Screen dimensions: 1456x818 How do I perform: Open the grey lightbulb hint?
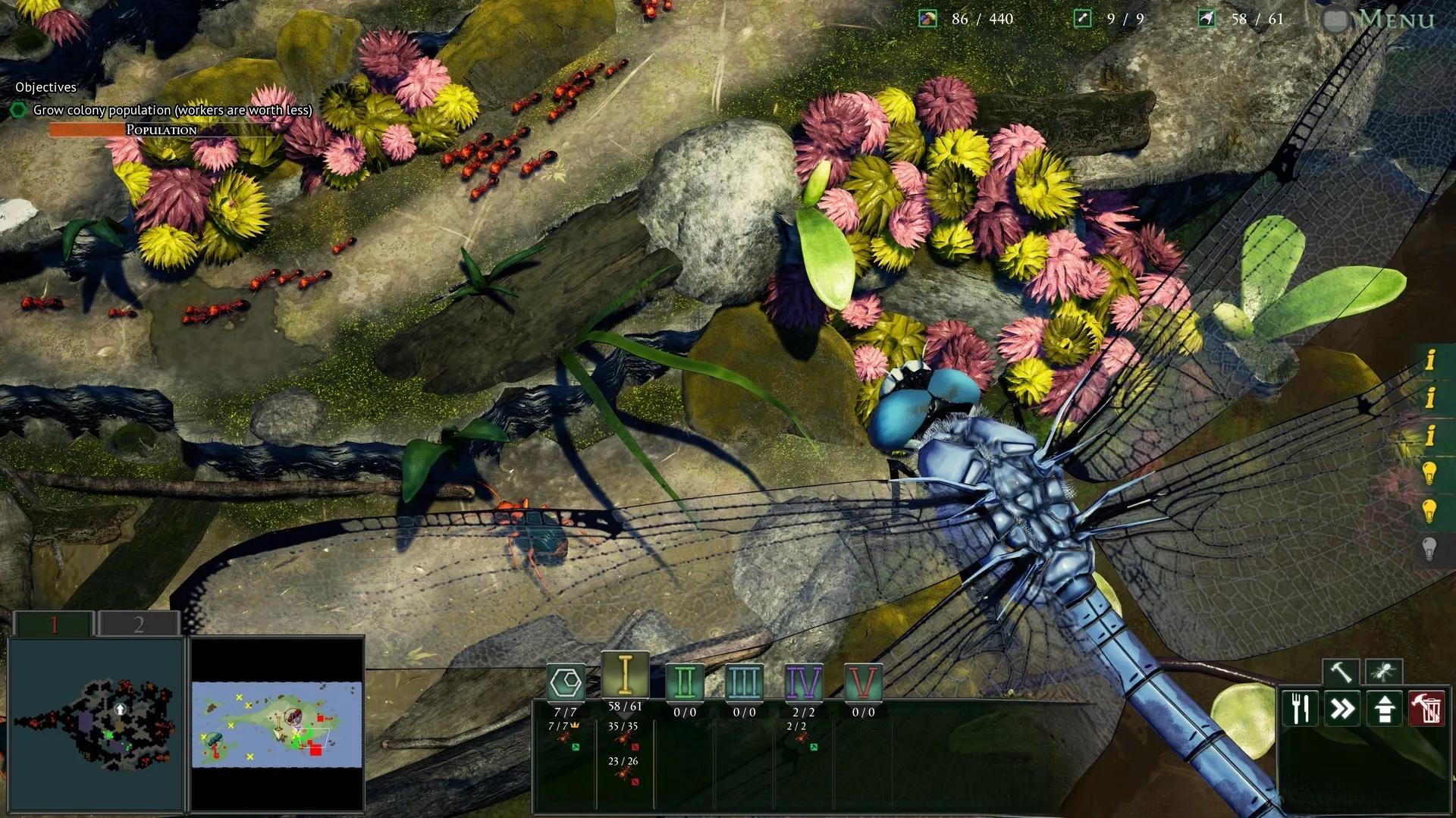tap(1429, 548)
